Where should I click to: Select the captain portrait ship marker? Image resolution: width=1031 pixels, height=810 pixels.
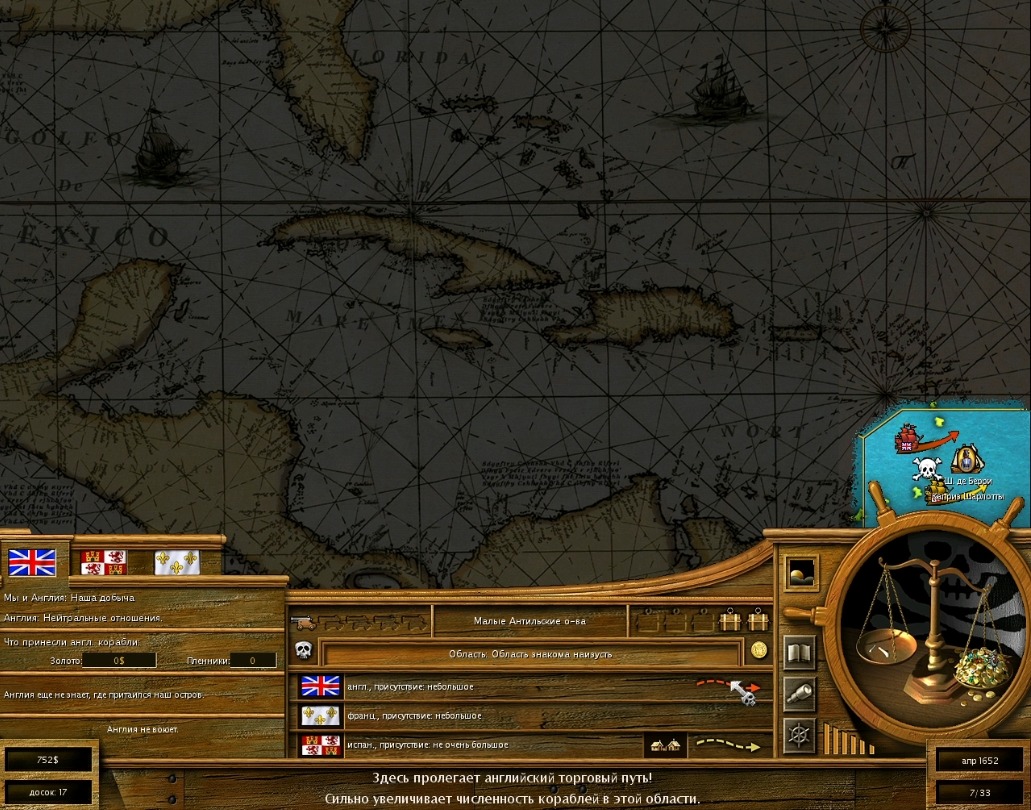tap(966, 459)
